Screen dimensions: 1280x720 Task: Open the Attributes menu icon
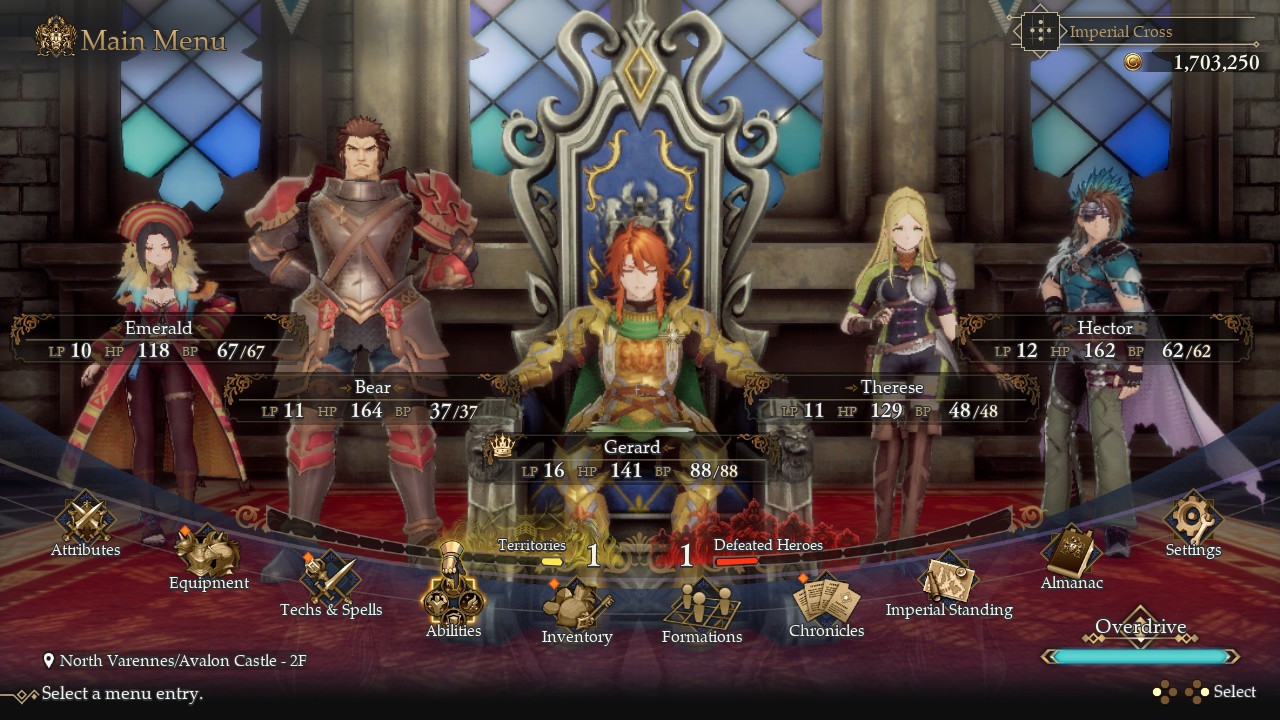(85, 520)
